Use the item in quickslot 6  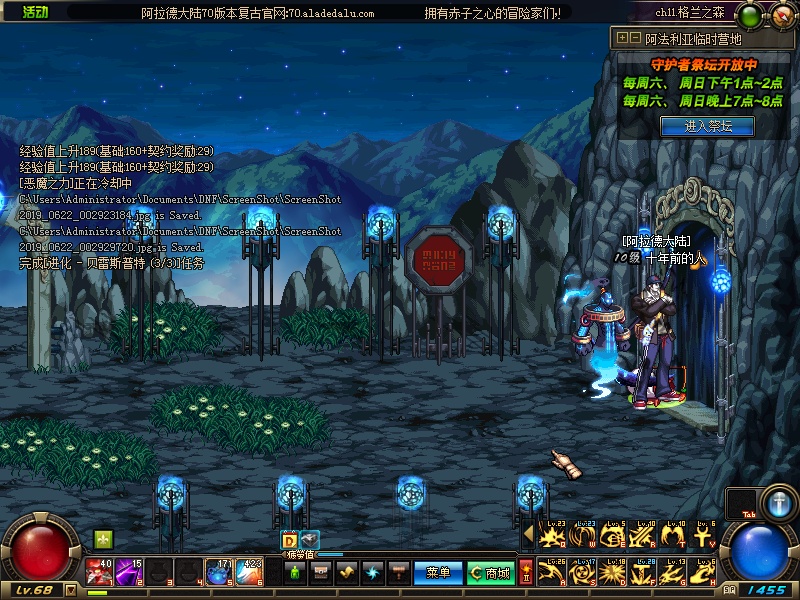click(249, 571)
